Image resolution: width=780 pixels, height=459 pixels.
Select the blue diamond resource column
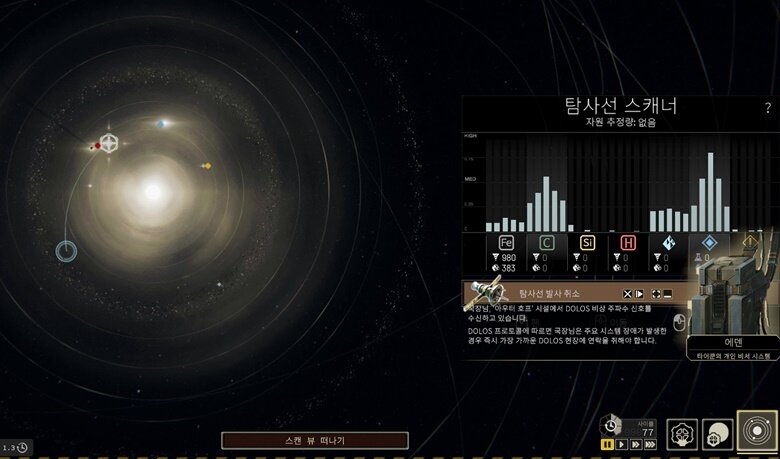(709, 243)
